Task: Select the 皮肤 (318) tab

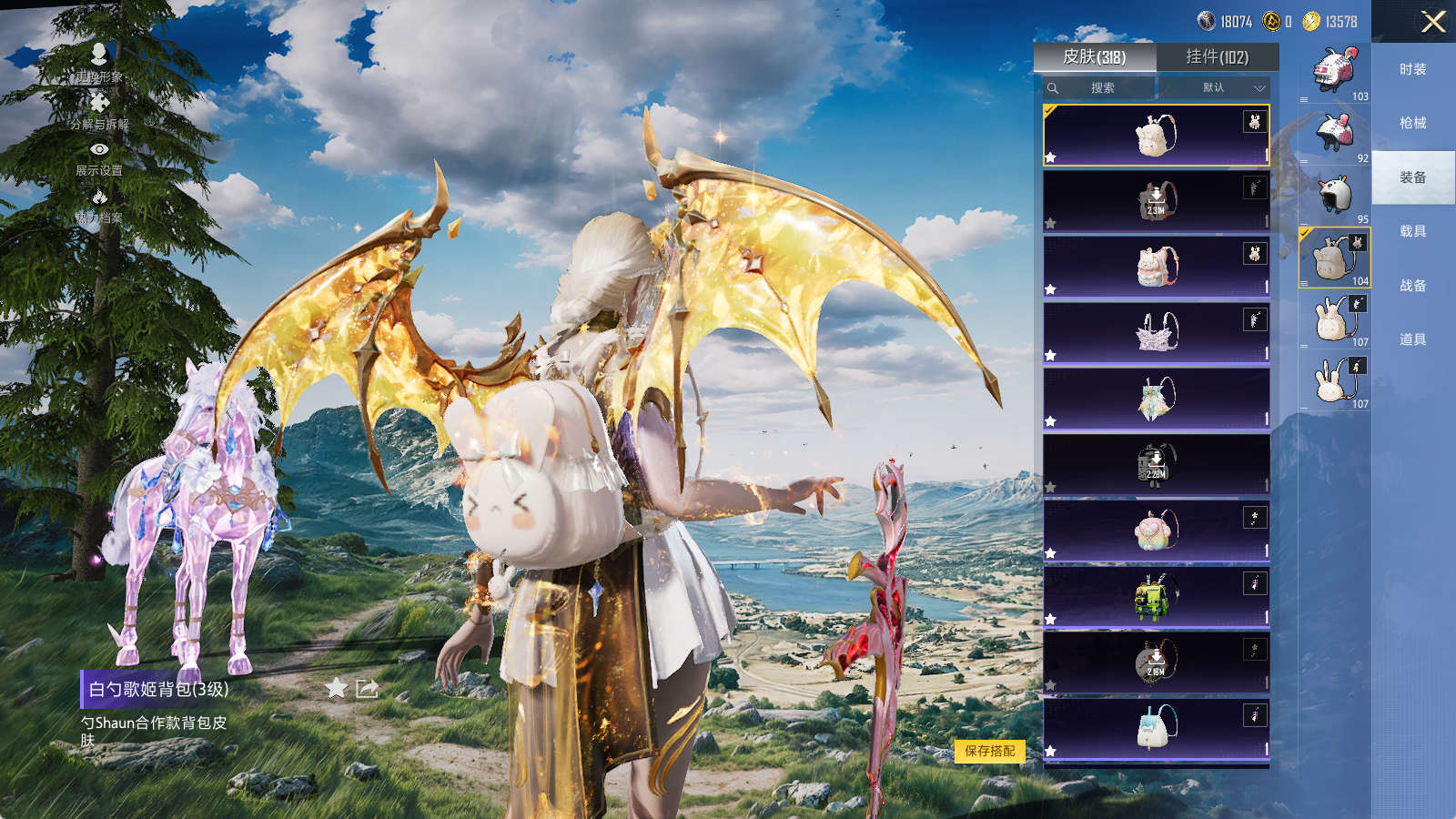Action: click(1095, 57)
